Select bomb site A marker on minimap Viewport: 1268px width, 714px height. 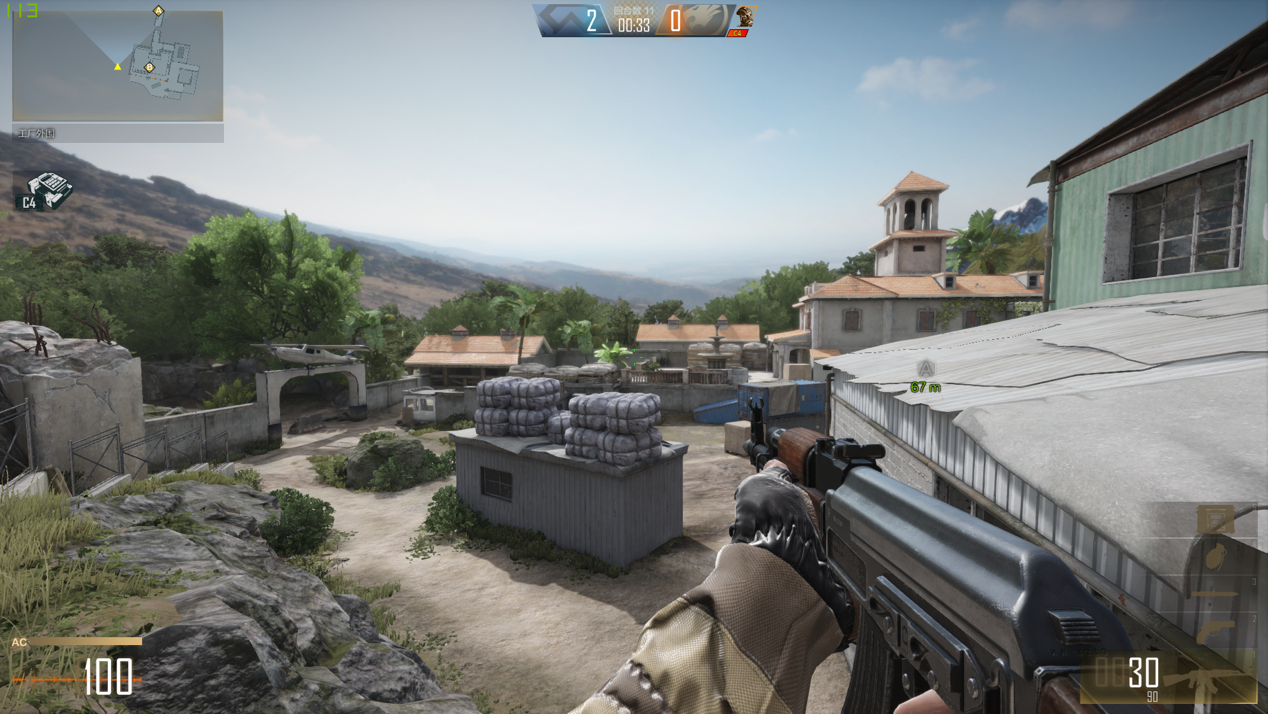click(158, 11)
